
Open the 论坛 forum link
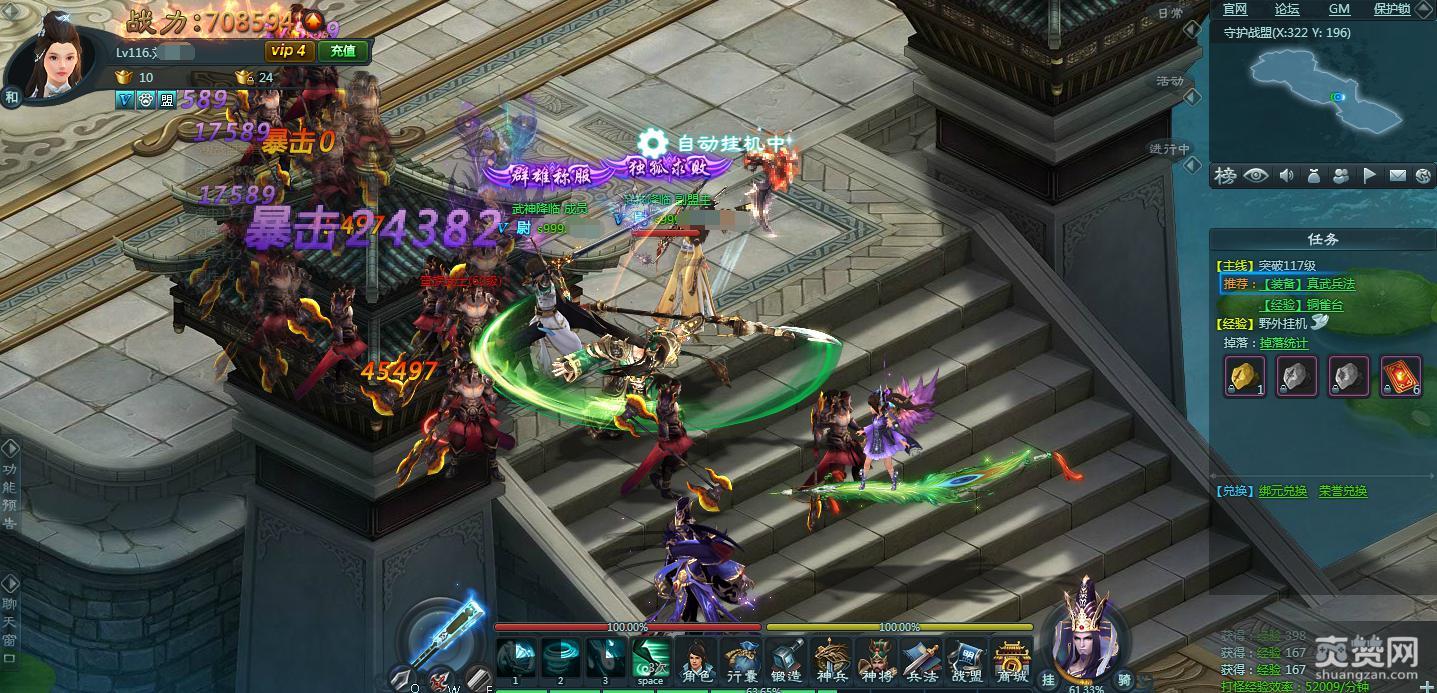click(x=1287, y=9)
